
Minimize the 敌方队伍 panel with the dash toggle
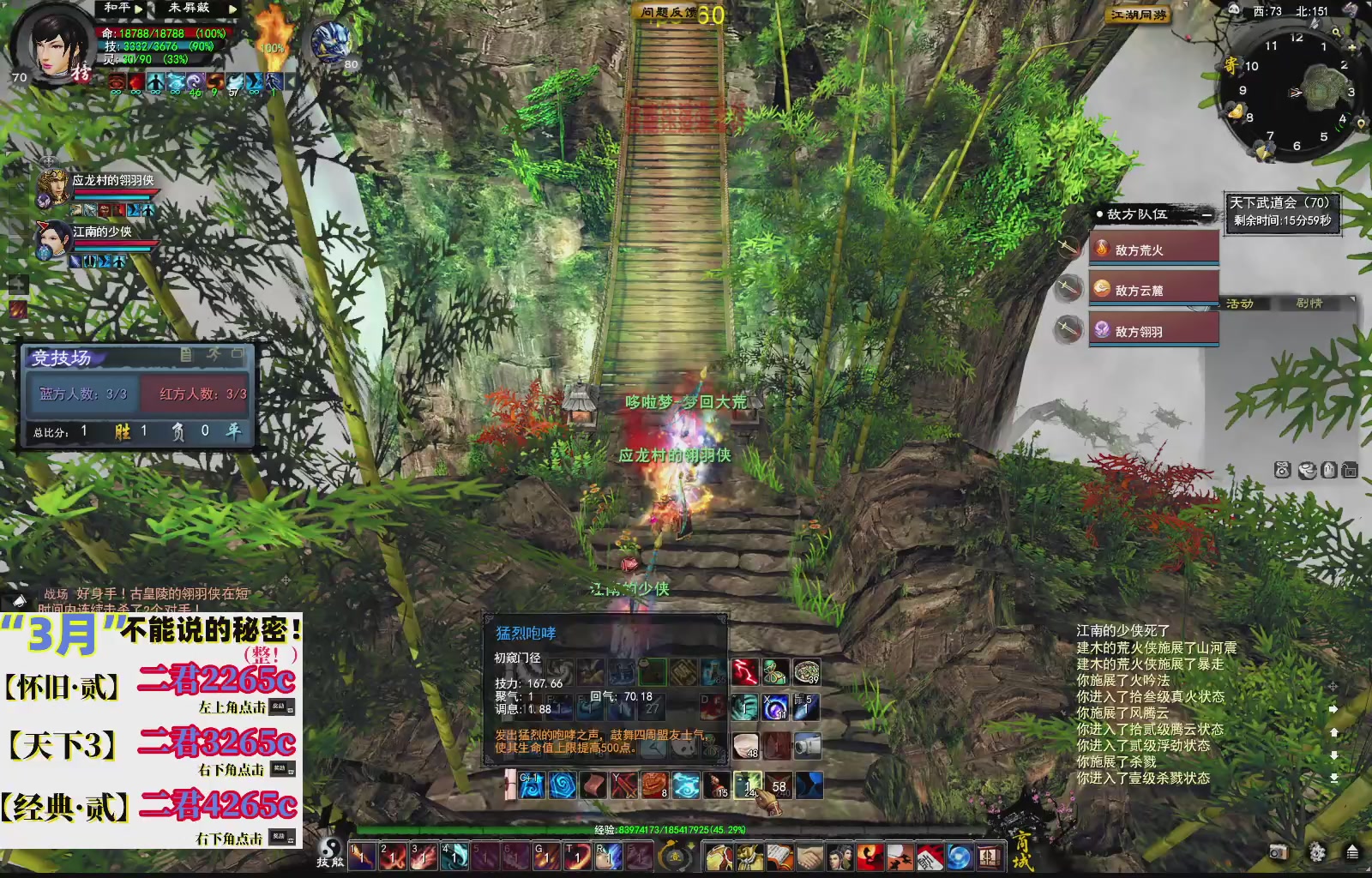coord(1207,214)
